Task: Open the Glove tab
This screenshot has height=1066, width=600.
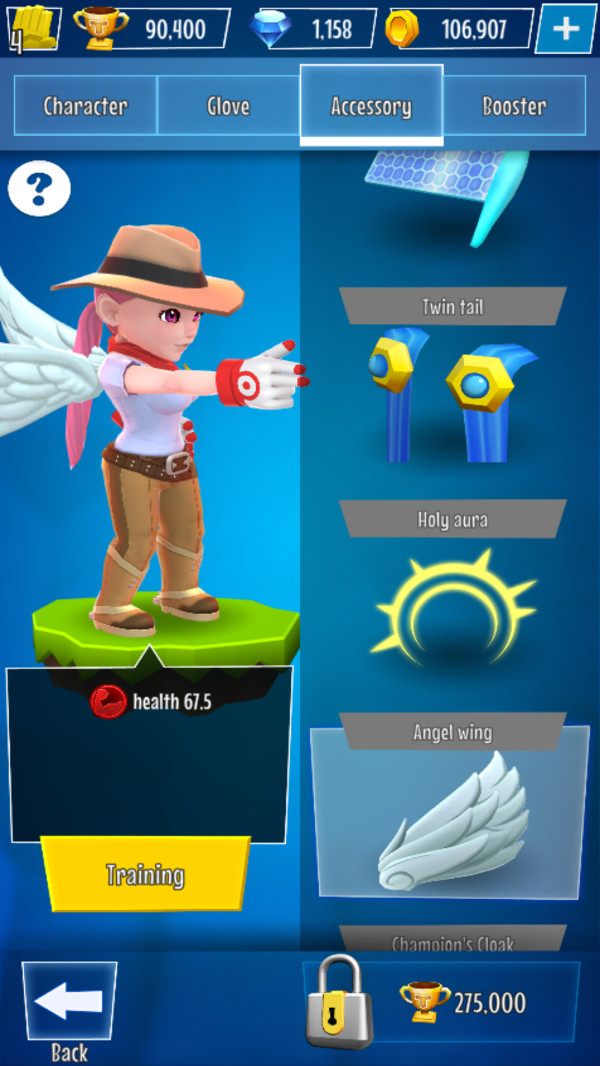Action: 228,106
